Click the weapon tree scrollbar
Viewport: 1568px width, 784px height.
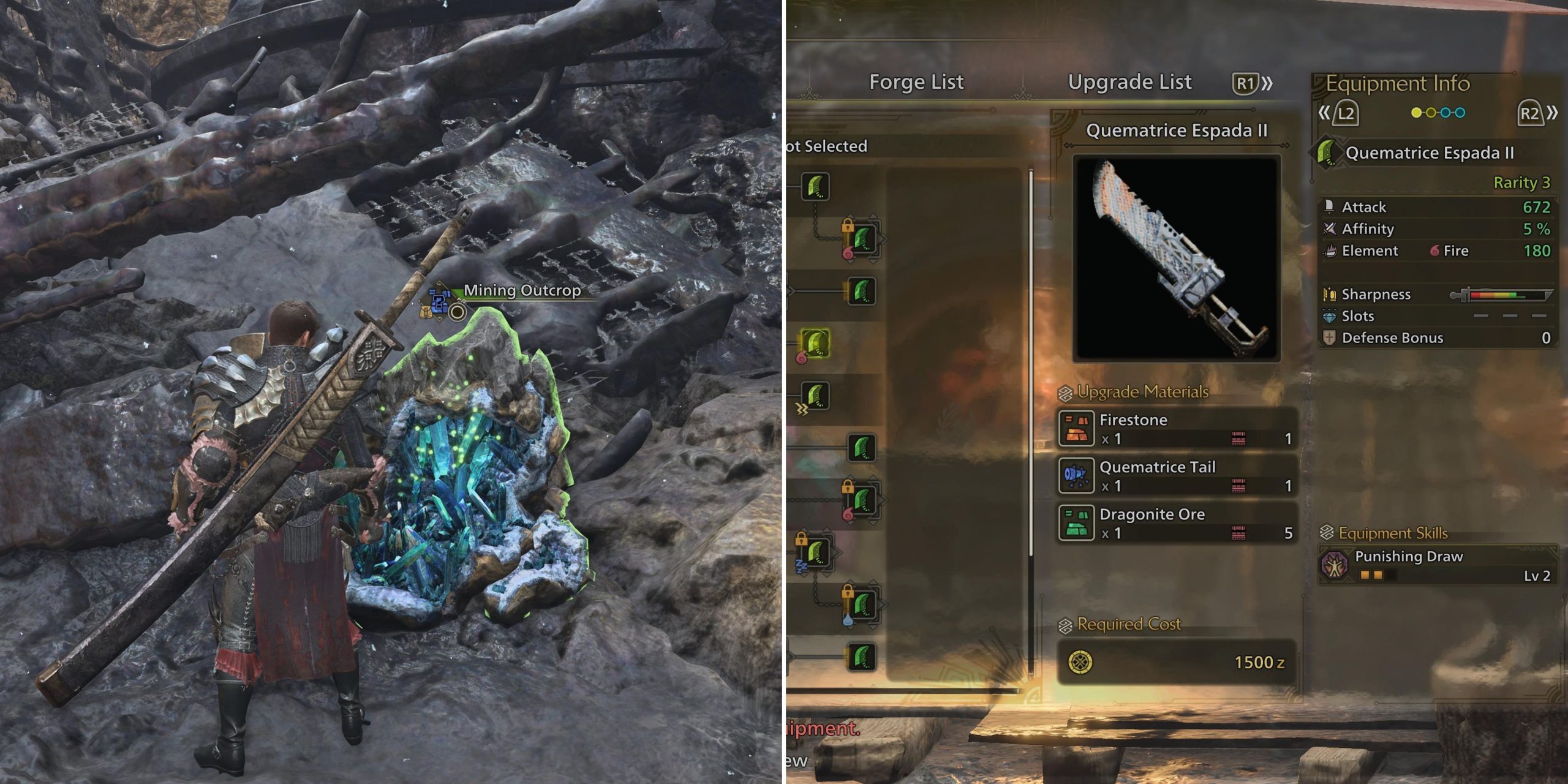[x=1031, y=423]
